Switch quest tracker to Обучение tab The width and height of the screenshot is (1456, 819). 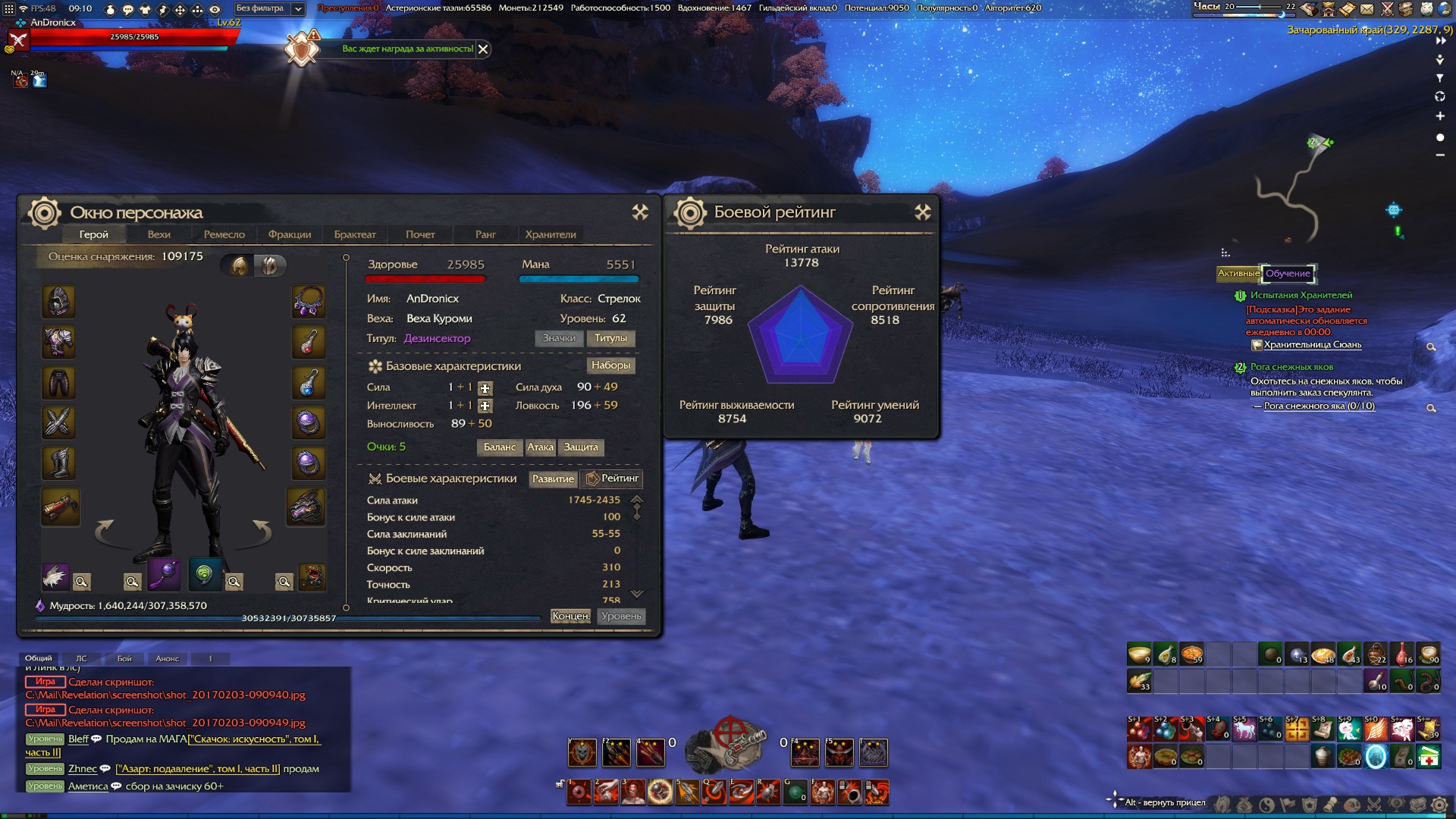point(1288,274)
